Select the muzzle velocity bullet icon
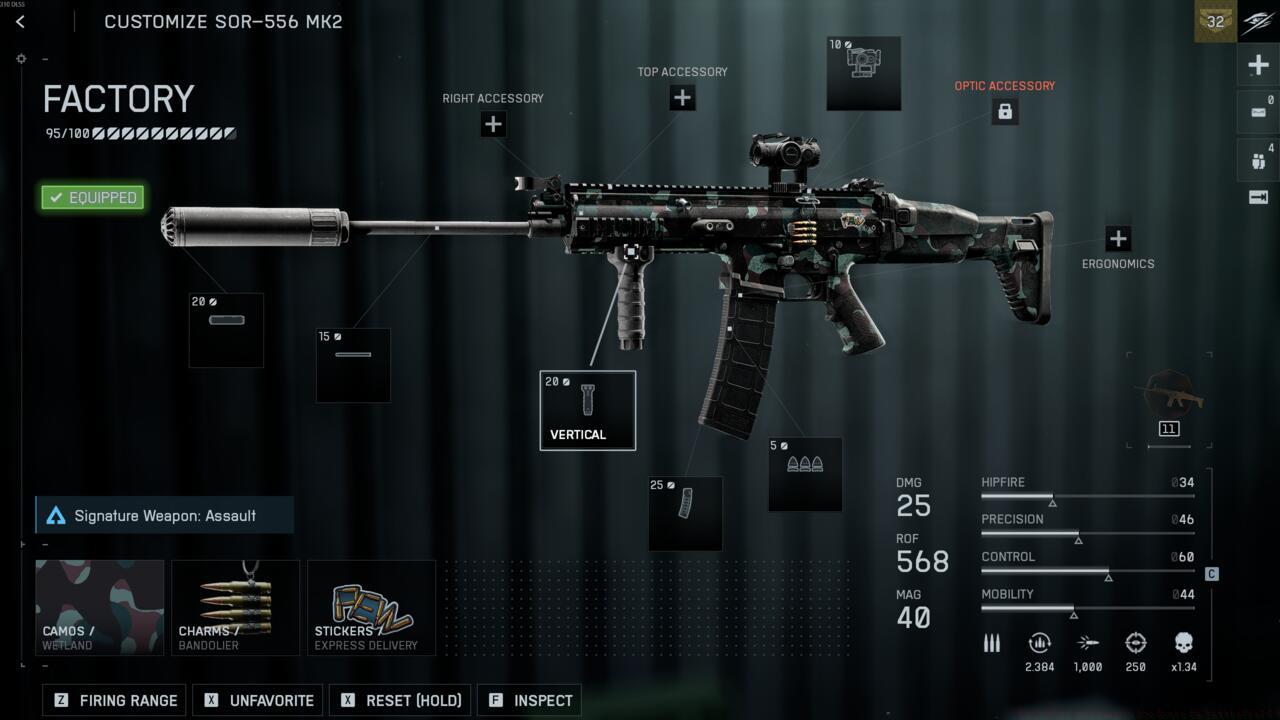The height and width of the screenshot is (720, 1280). (1088, 643)
